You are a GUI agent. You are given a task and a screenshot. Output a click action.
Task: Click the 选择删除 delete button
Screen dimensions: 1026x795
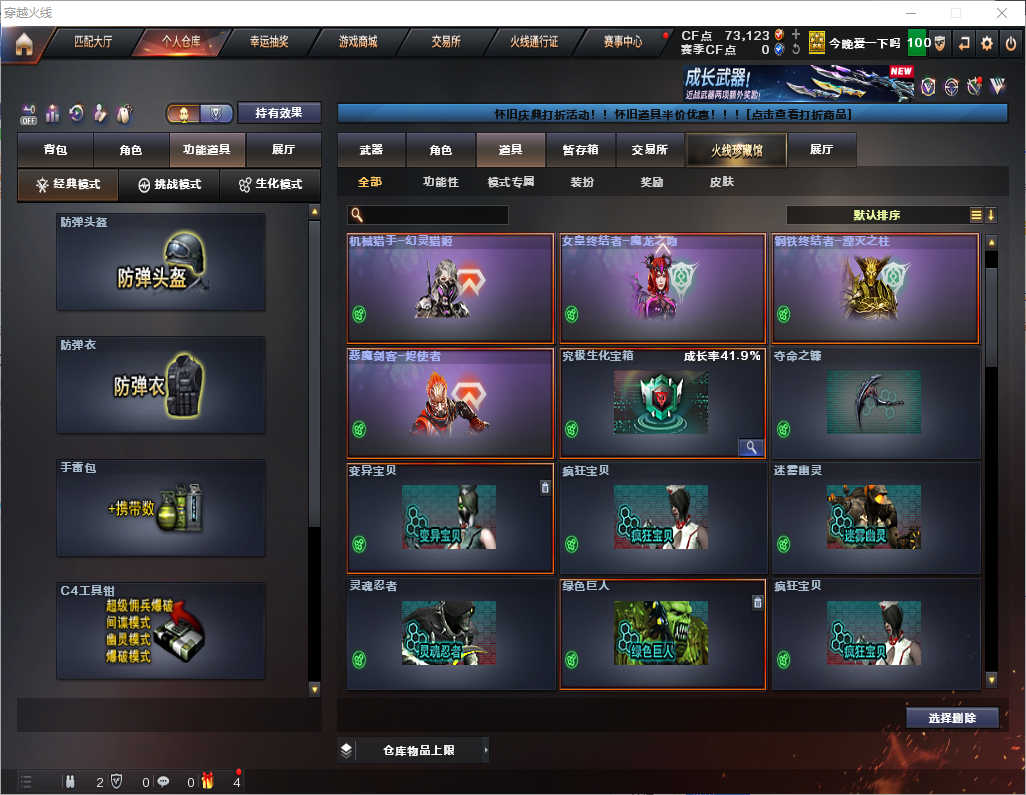[952, 718]
